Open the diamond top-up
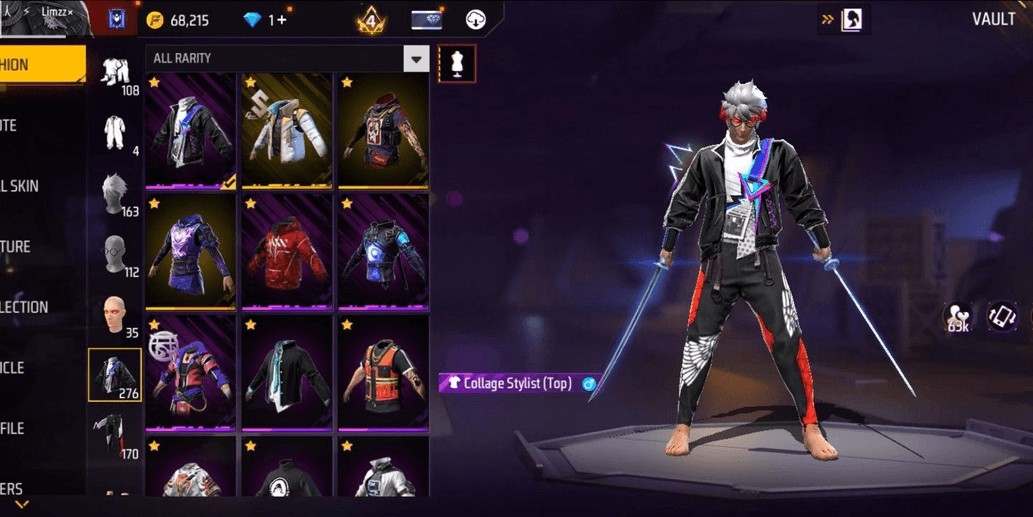The height and width of the screenshot is (517, 1033). (266, 20)
